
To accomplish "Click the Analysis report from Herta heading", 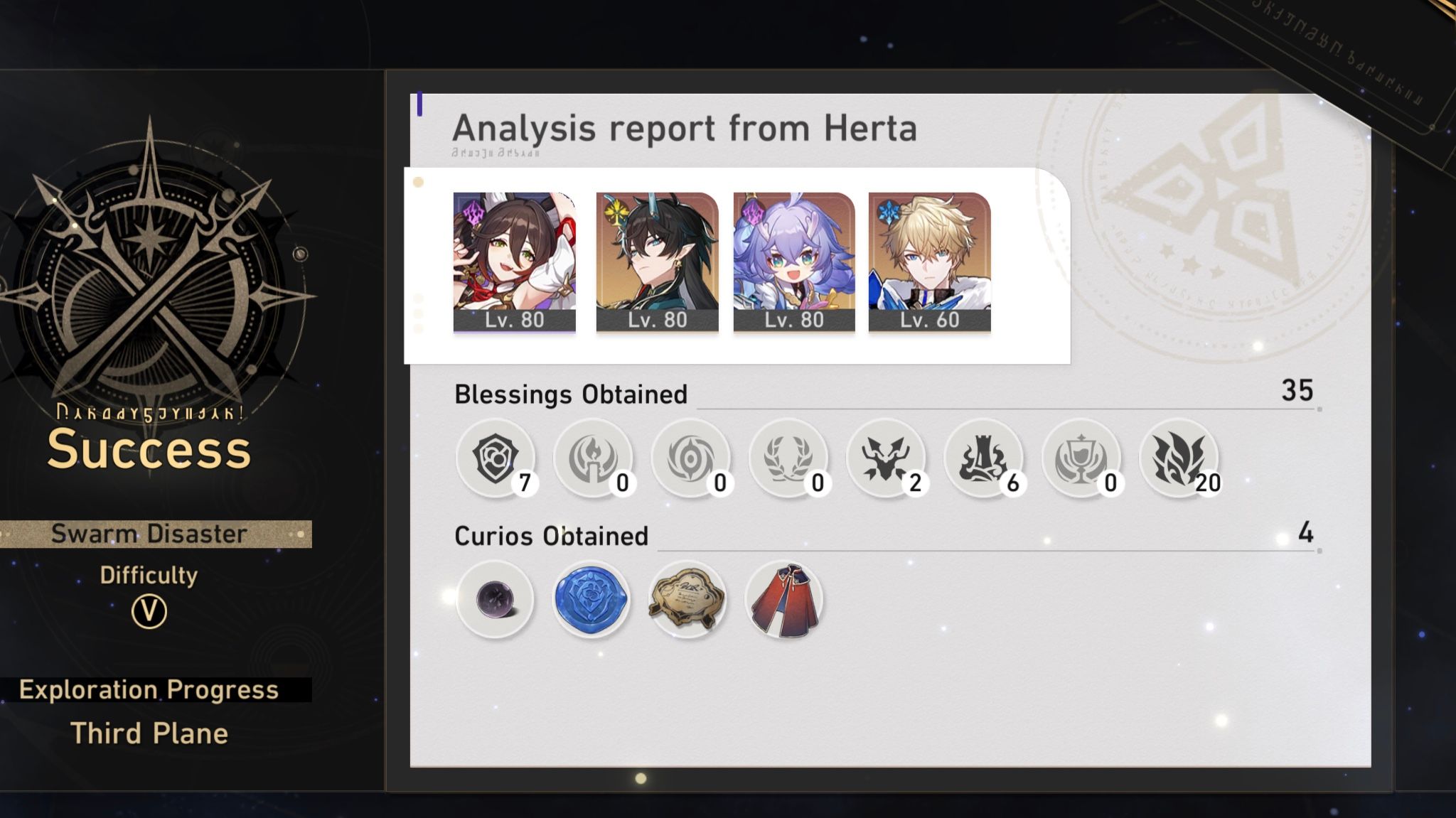I will tap(686, 128).
